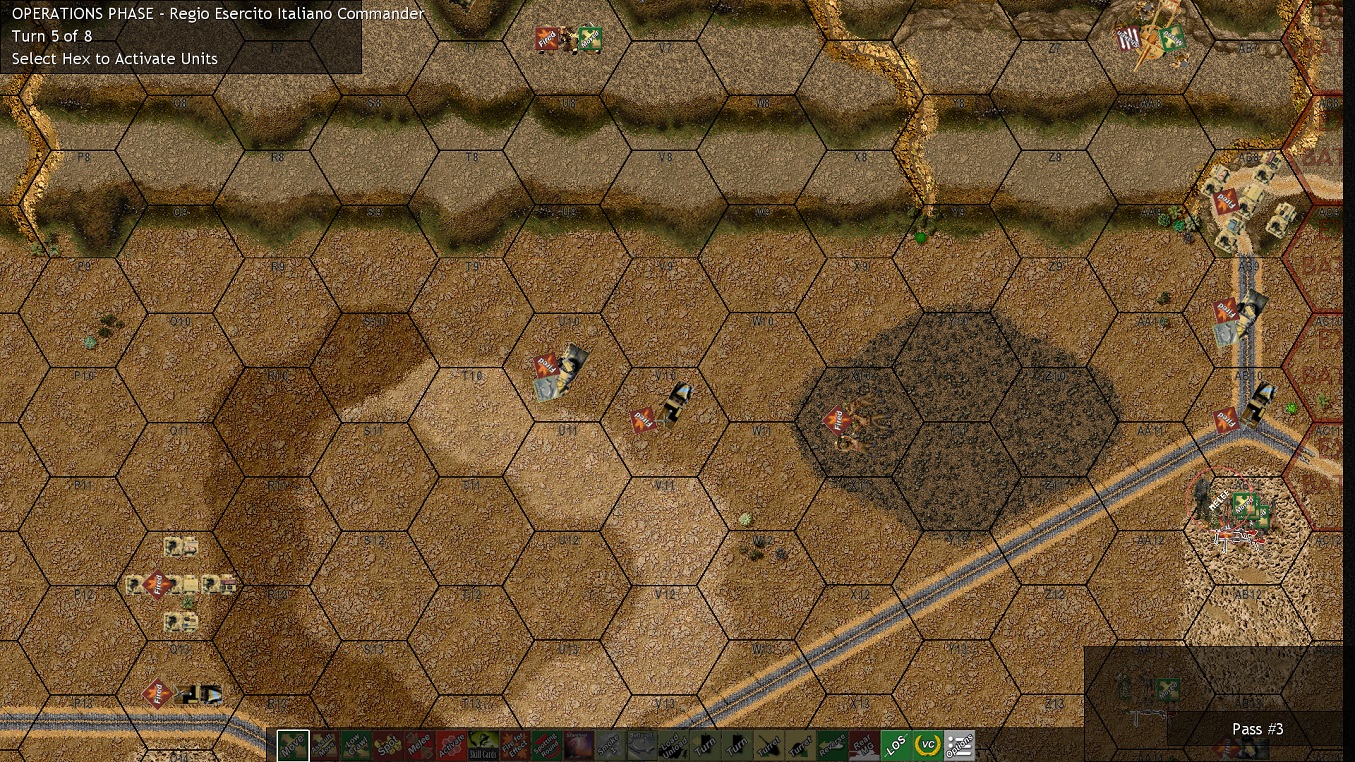
Task: Activate the Low Crawl action
Action: coord(356,745)
